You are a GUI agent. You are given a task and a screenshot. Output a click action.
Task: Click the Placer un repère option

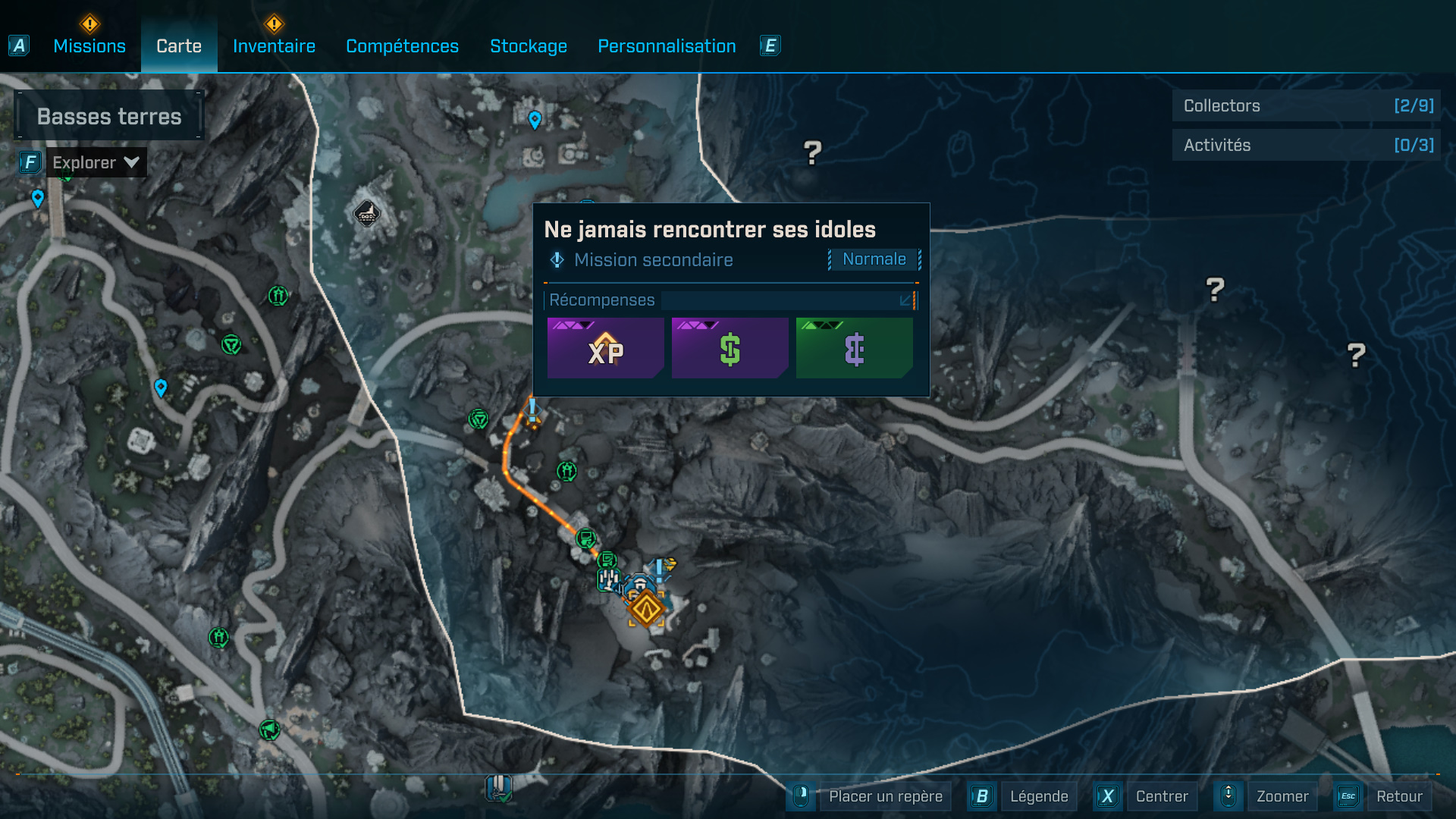(x=885, y=796)
